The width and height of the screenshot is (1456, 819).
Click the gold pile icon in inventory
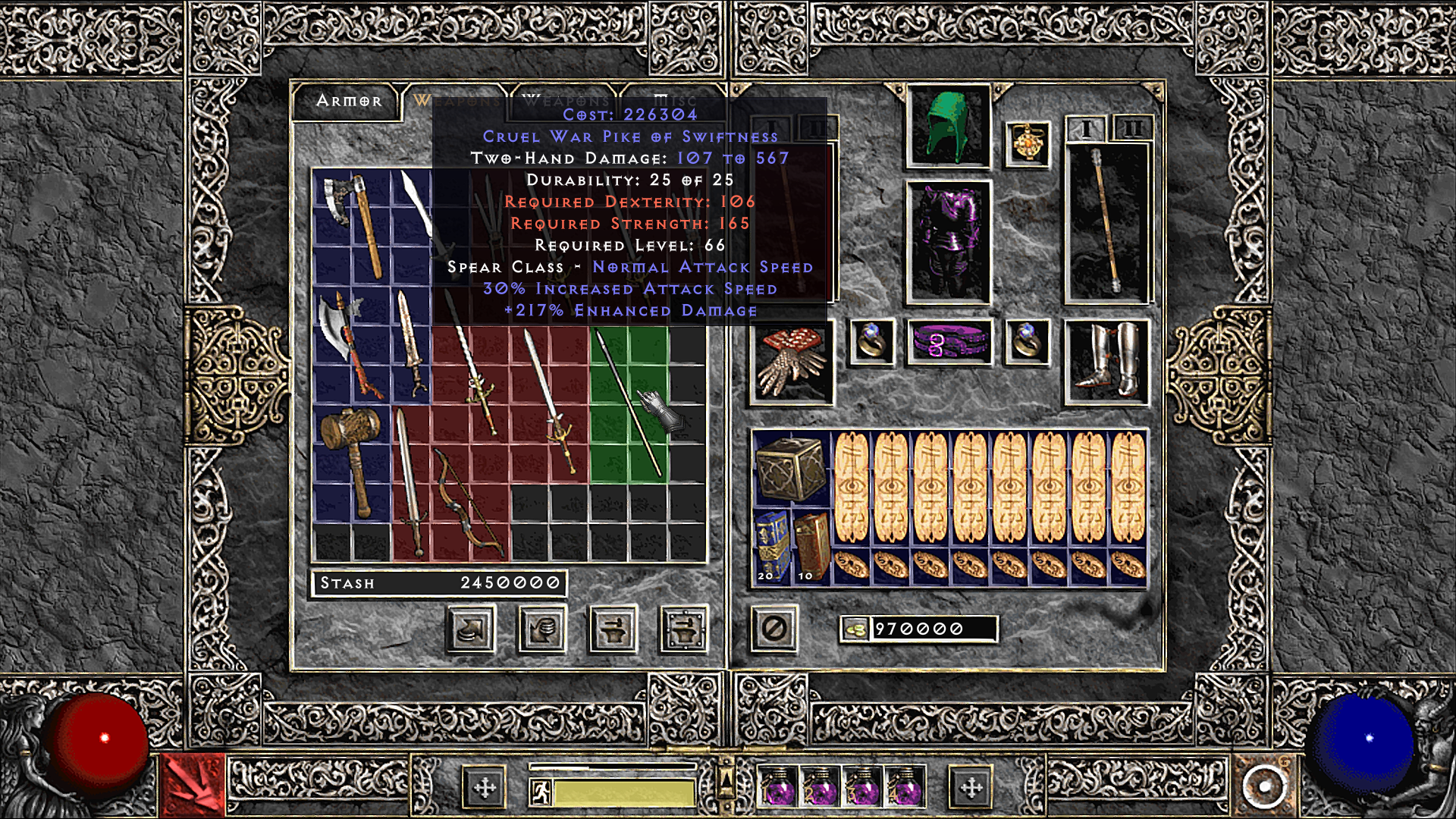tap(855, 629)
